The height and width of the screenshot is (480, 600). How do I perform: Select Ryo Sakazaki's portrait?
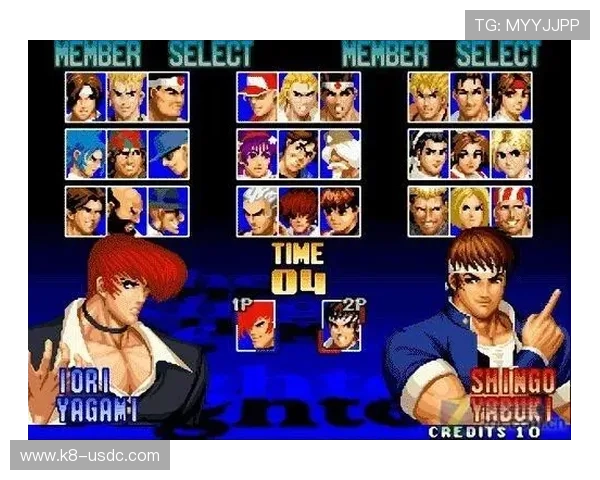pos(428,97)
